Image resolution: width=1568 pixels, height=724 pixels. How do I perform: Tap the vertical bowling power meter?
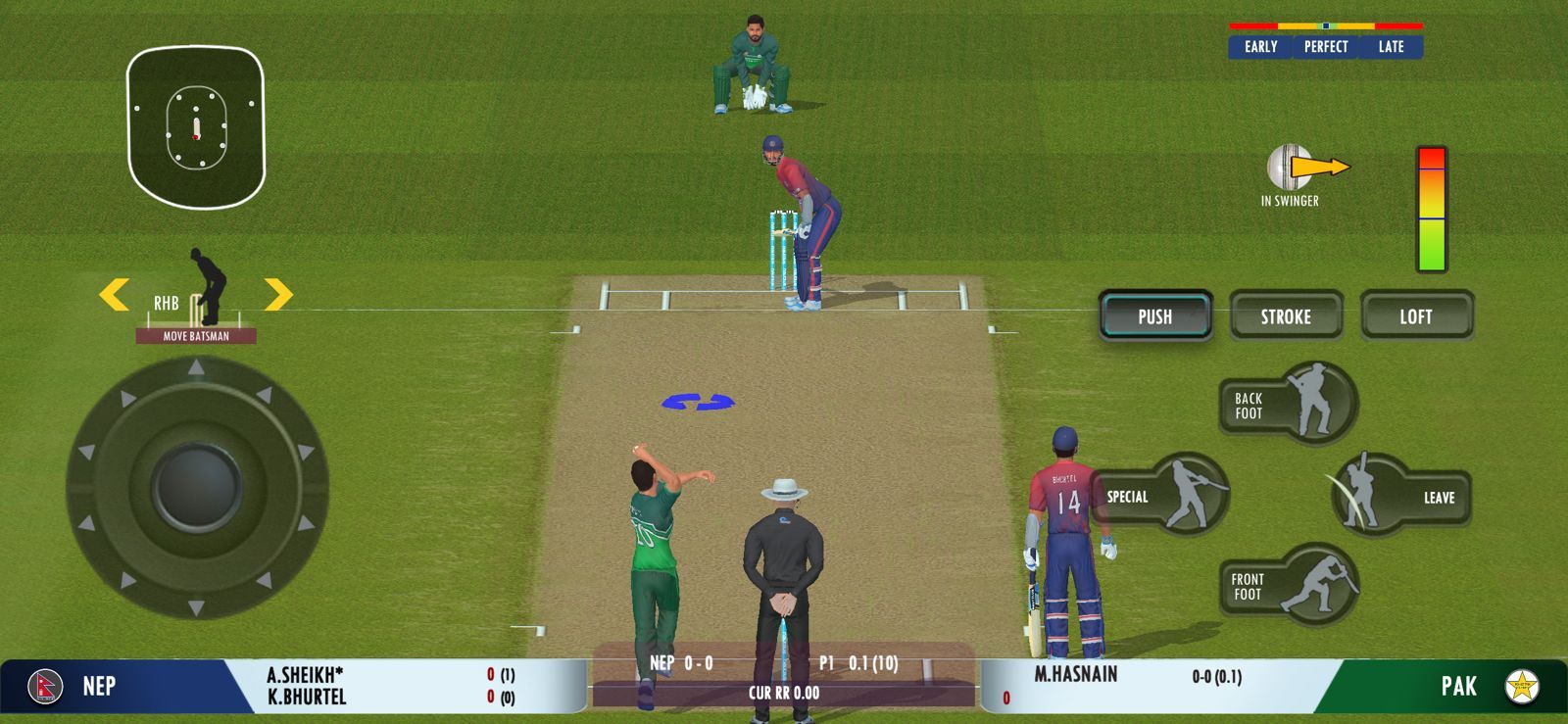(1434, 206)
